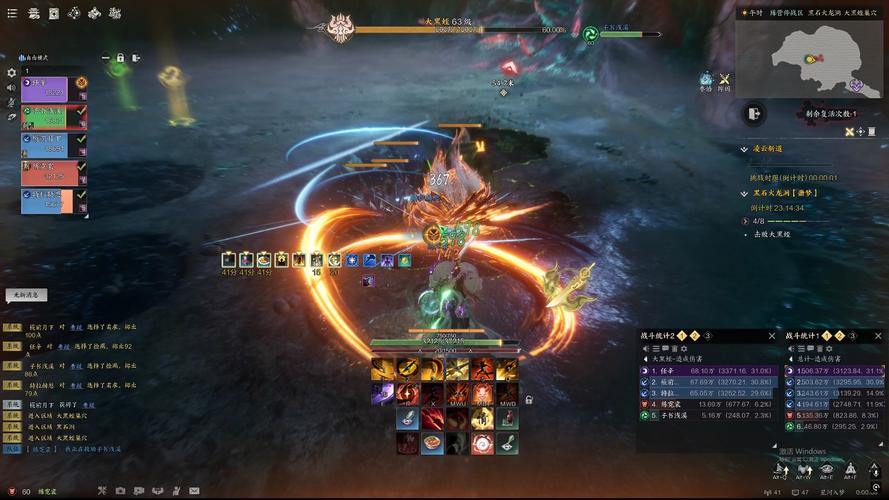This screenshot has height=500, width=889.
Task: Toggle the party frame lock icon
Action: (120, 58)
